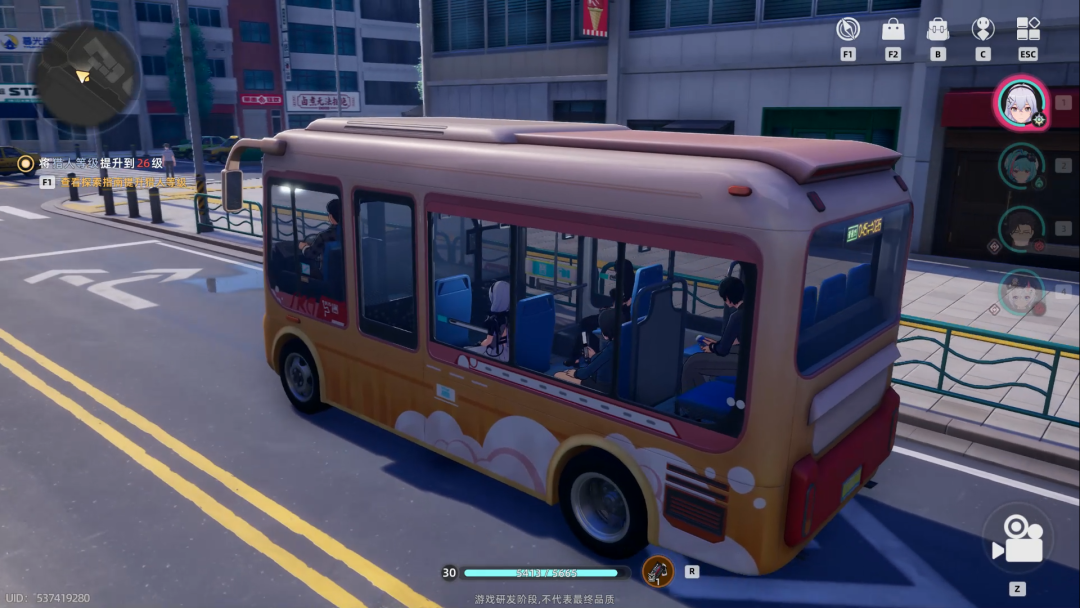
Task: Open the backpack inventory icon
Action: click(x=937, y=29)
